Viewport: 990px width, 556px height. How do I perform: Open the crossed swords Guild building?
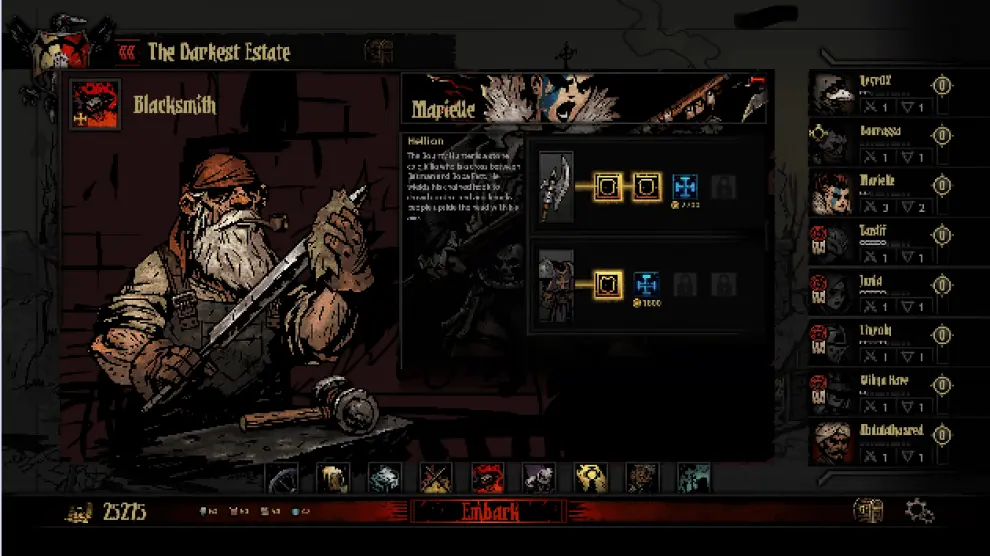pyautogui.click(x=436, y=478)
